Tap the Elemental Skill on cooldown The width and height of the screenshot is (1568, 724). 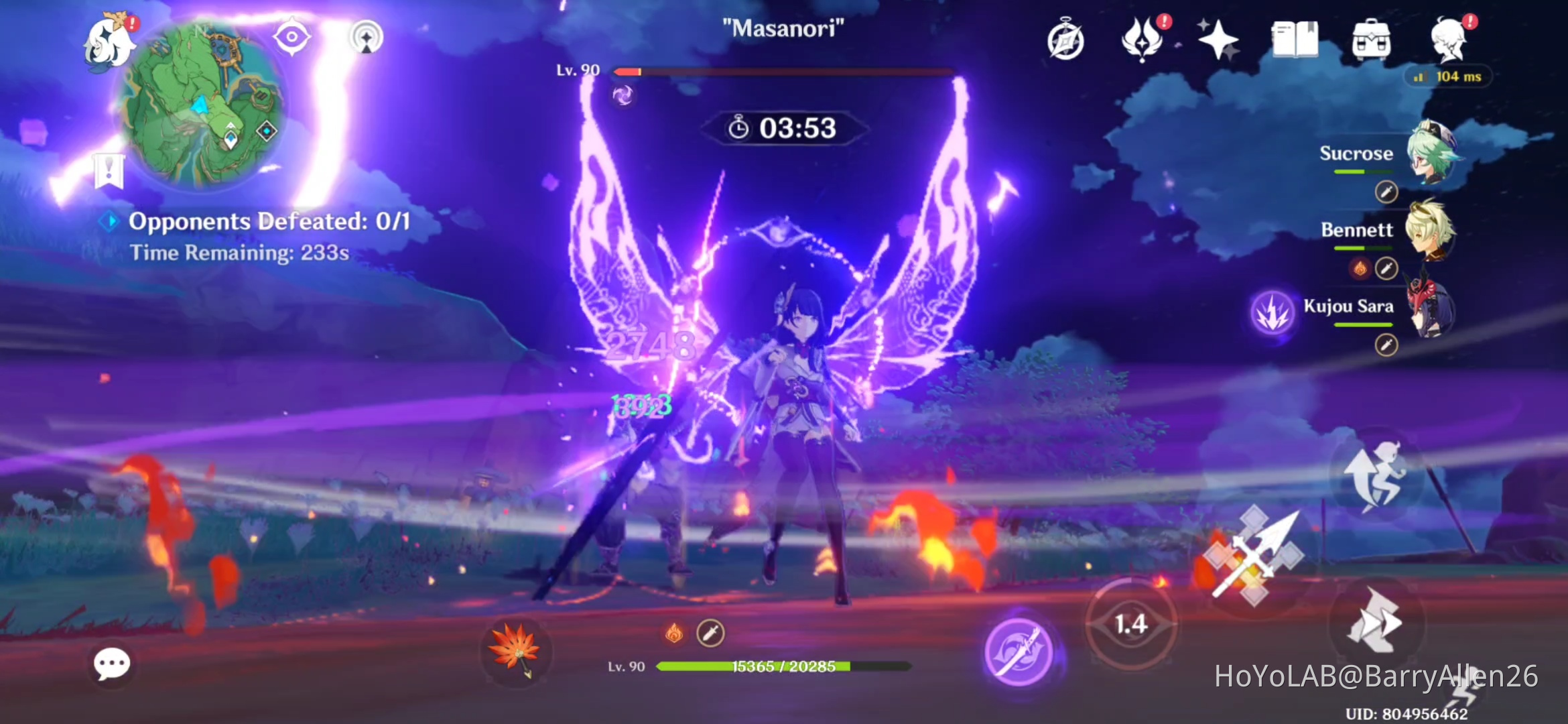point(1131,625)
